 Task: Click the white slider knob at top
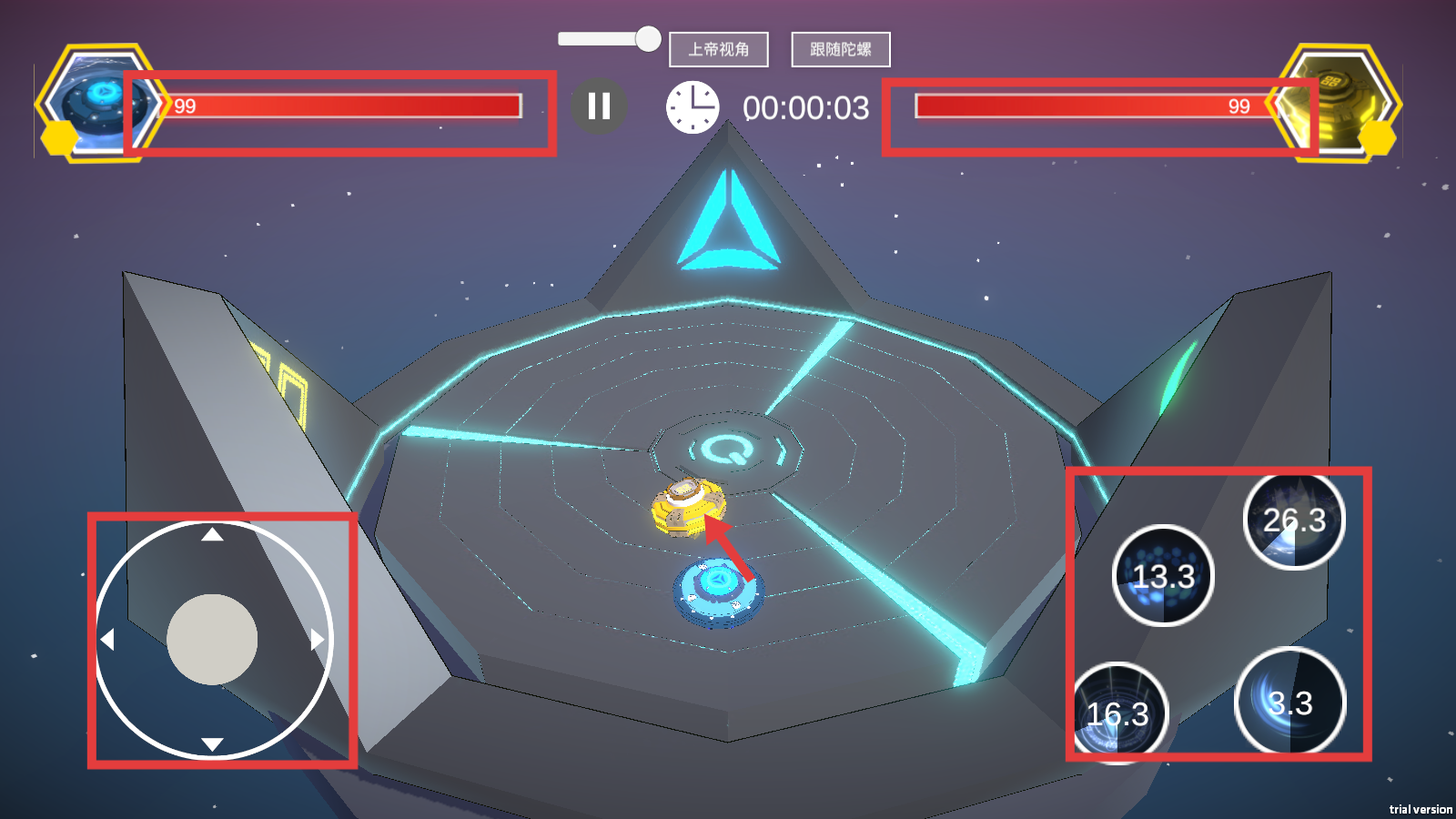(x=648, y=38)
